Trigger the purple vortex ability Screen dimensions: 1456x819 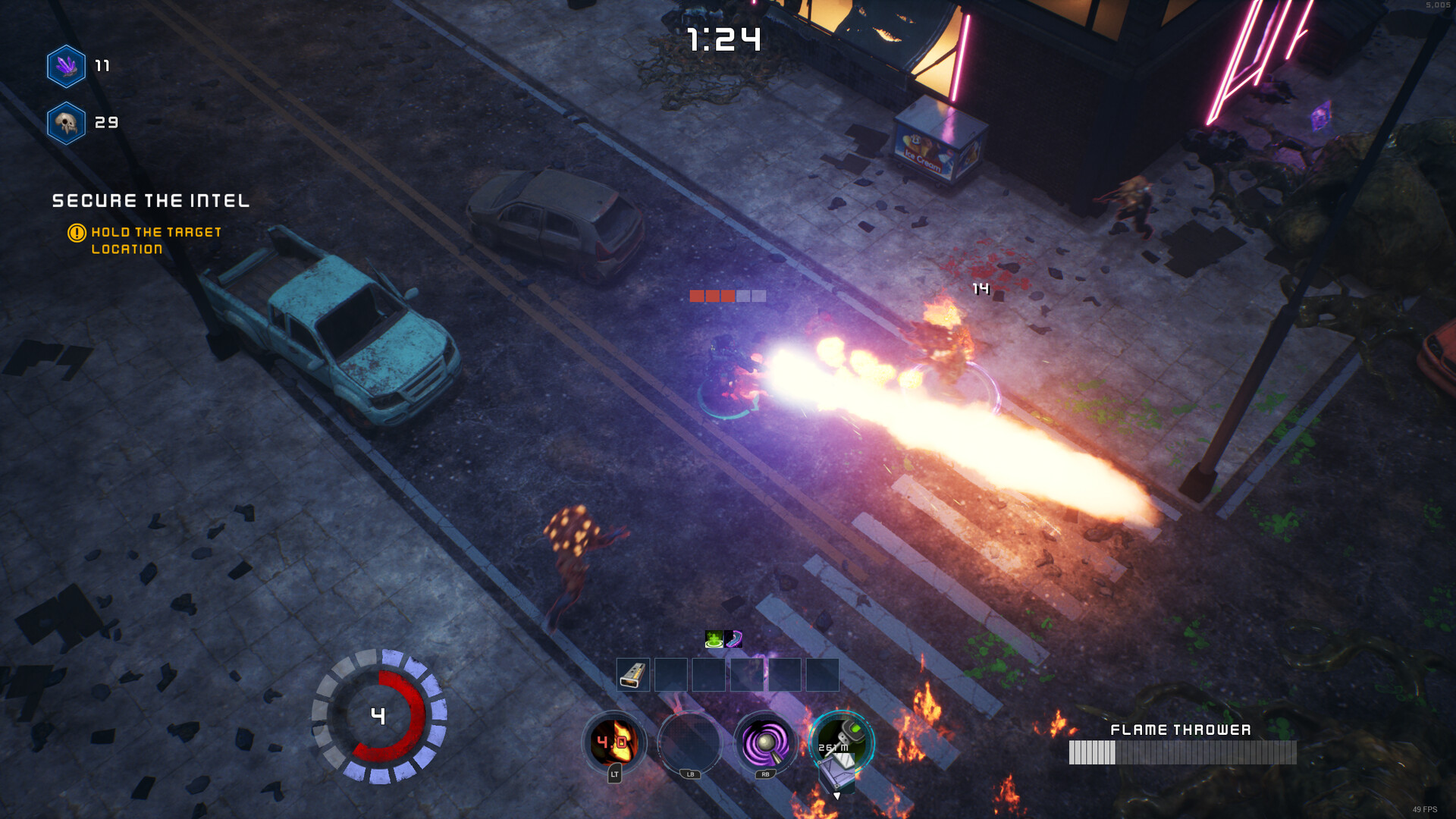coord(765,742)
